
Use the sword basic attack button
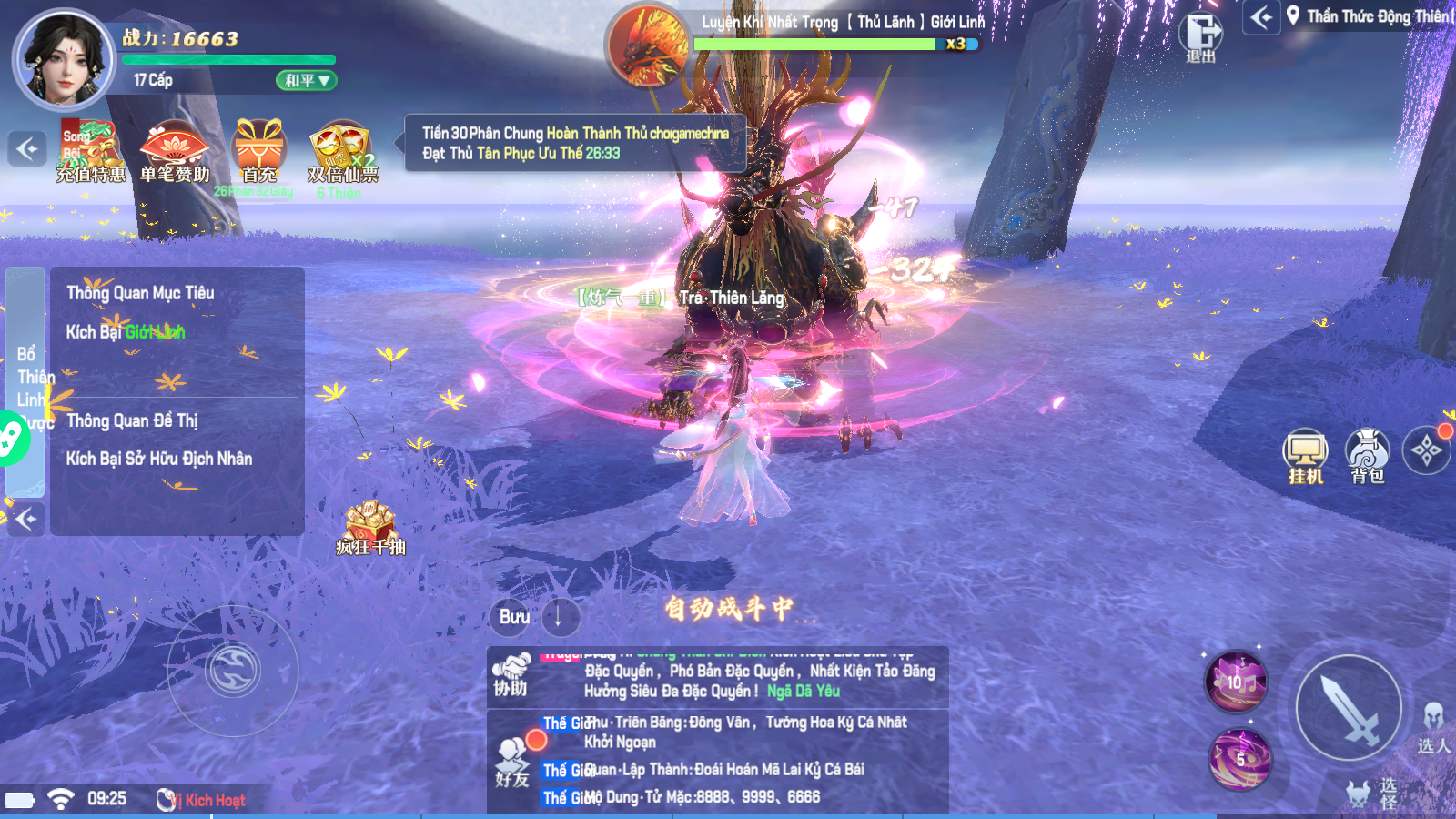click(1349, 709)
